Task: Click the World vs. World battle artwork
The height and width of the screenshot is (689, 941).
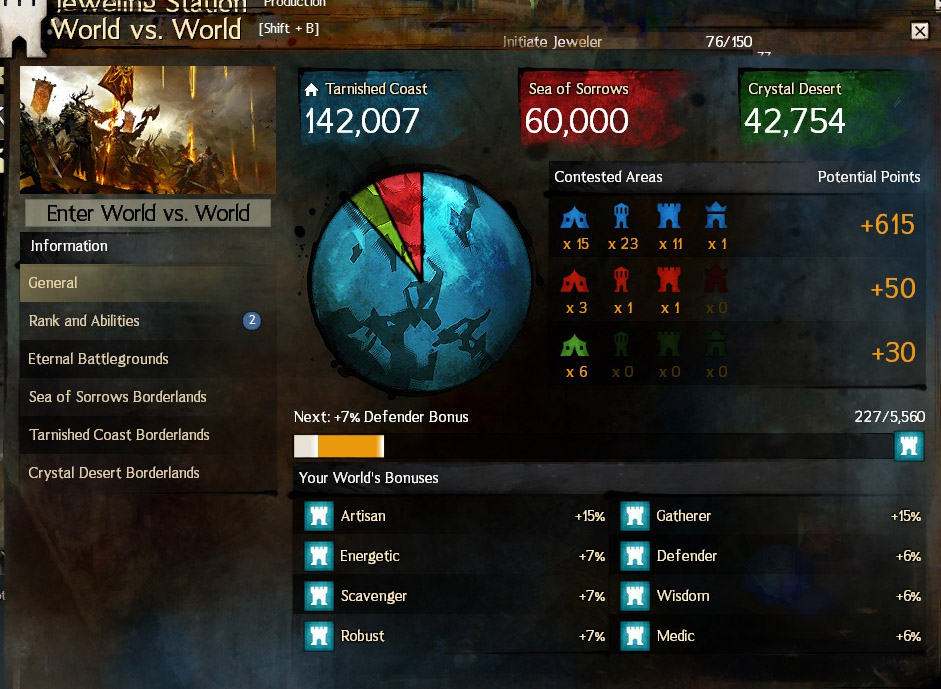Action: point(147,130)
